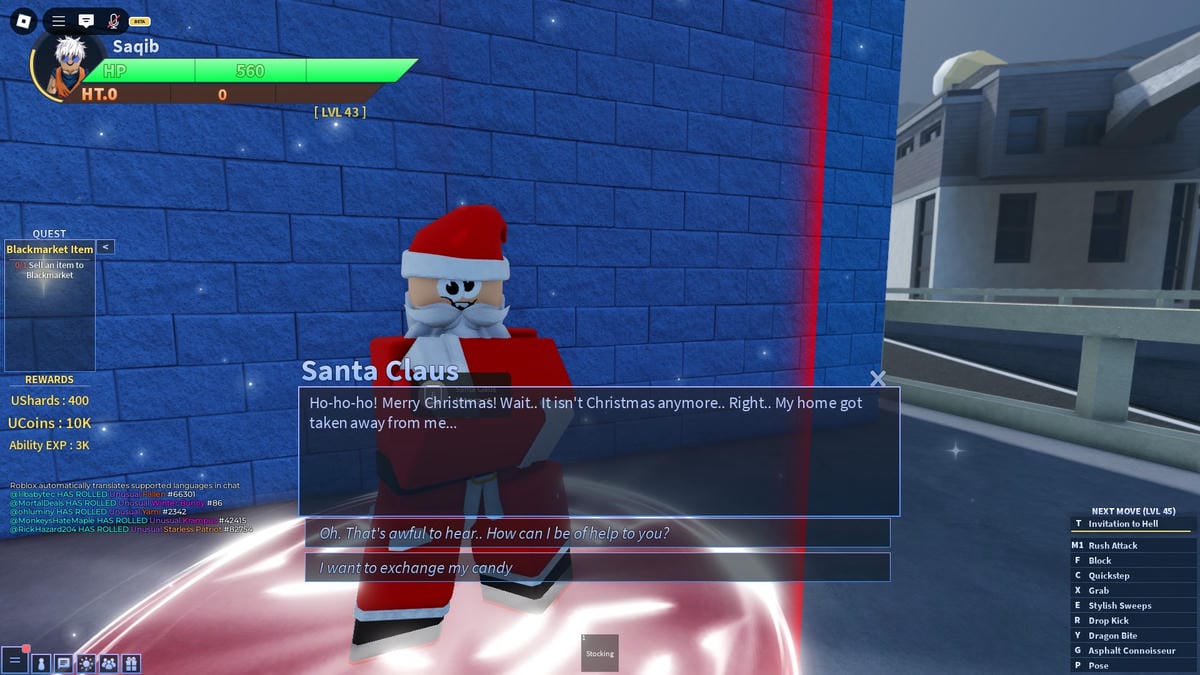Click the speech bubble icon in bottom bar

[63, 662]
